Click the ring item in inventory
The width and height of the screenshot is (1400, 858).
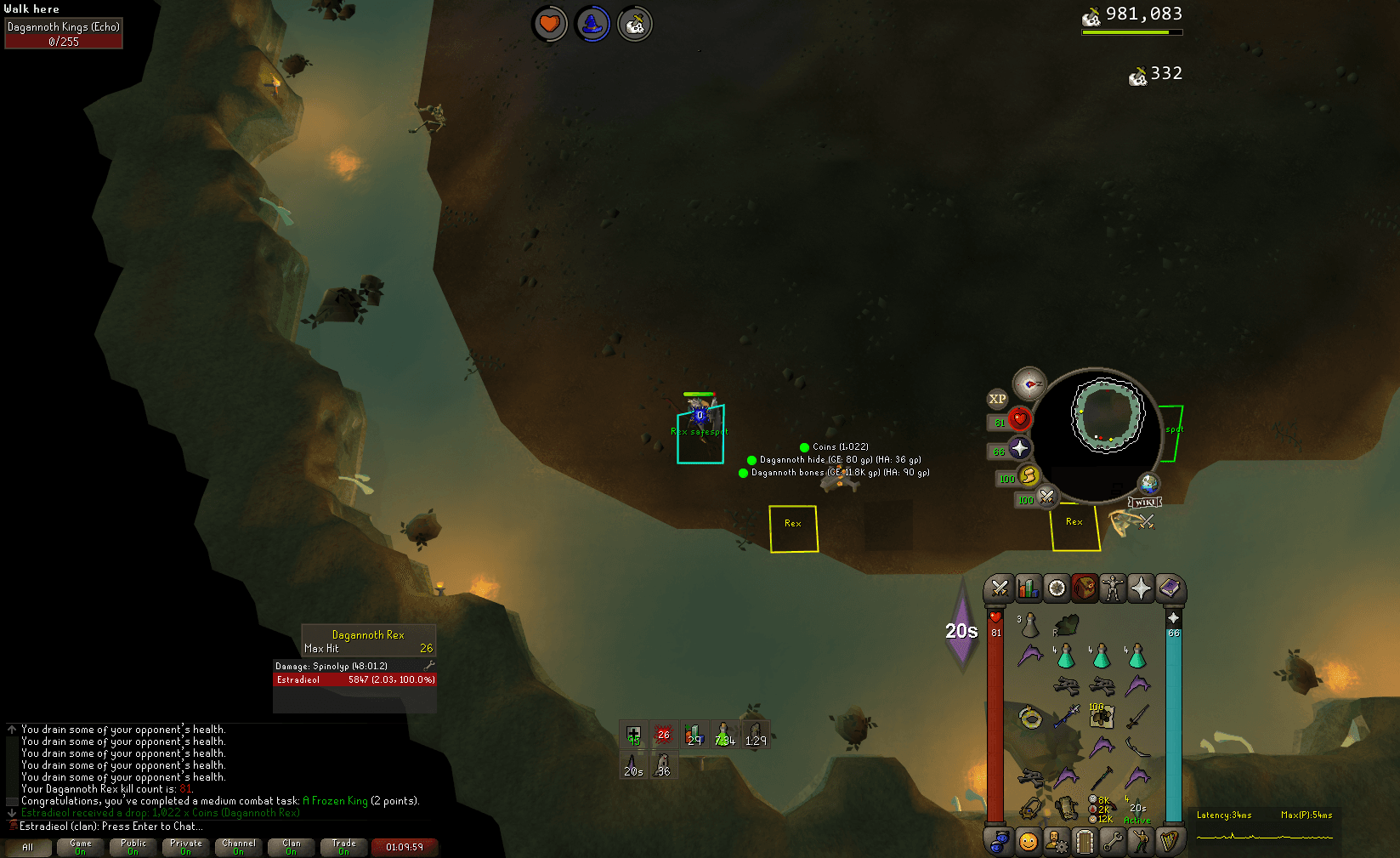[x=1030, y=718]
